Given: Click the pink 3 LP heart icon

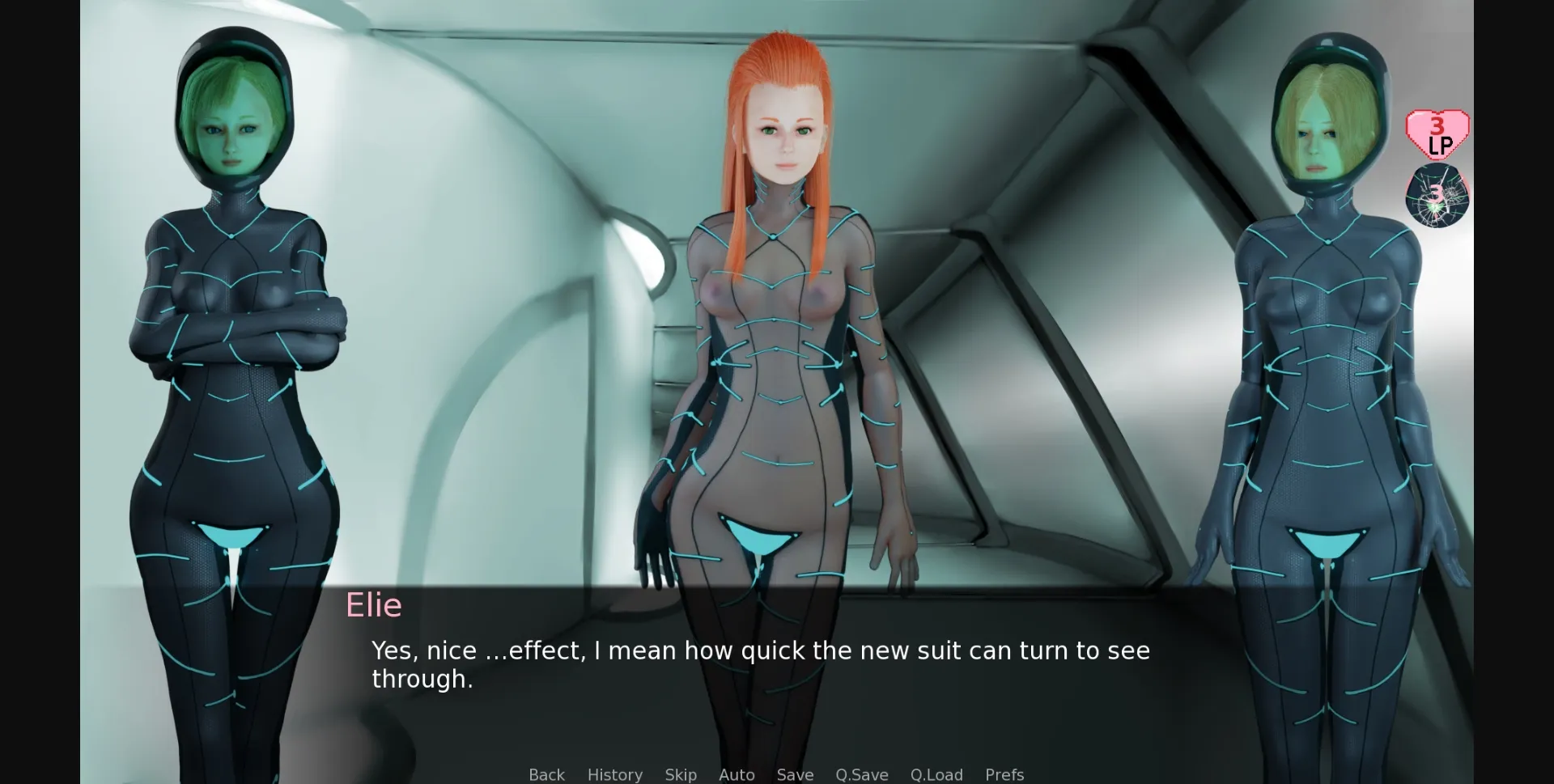Looking at the screenshot, I should 1437,133.
